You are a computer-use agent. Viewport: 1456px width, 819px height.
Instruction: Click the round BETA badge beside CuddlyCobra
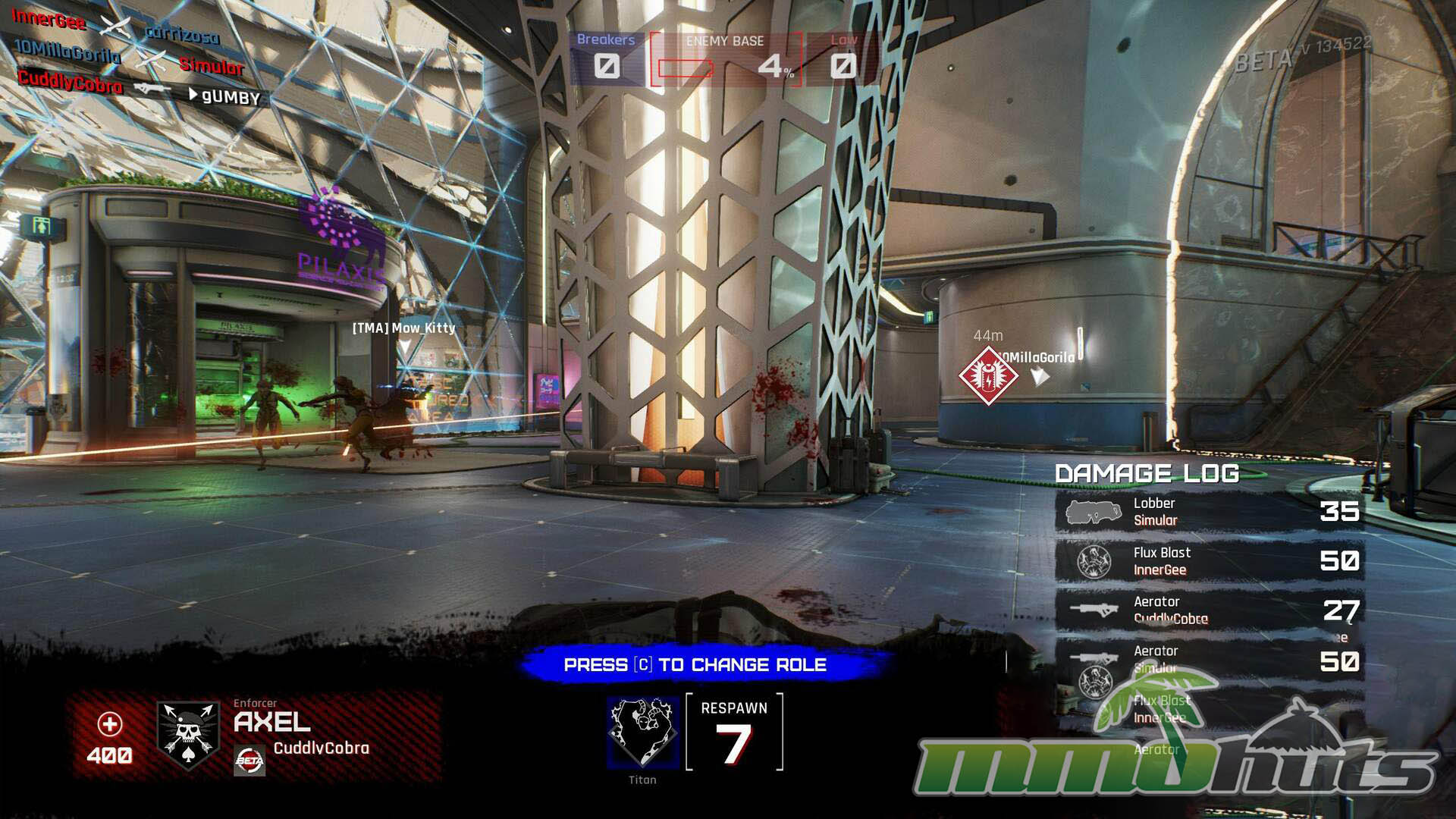(249, 761)
